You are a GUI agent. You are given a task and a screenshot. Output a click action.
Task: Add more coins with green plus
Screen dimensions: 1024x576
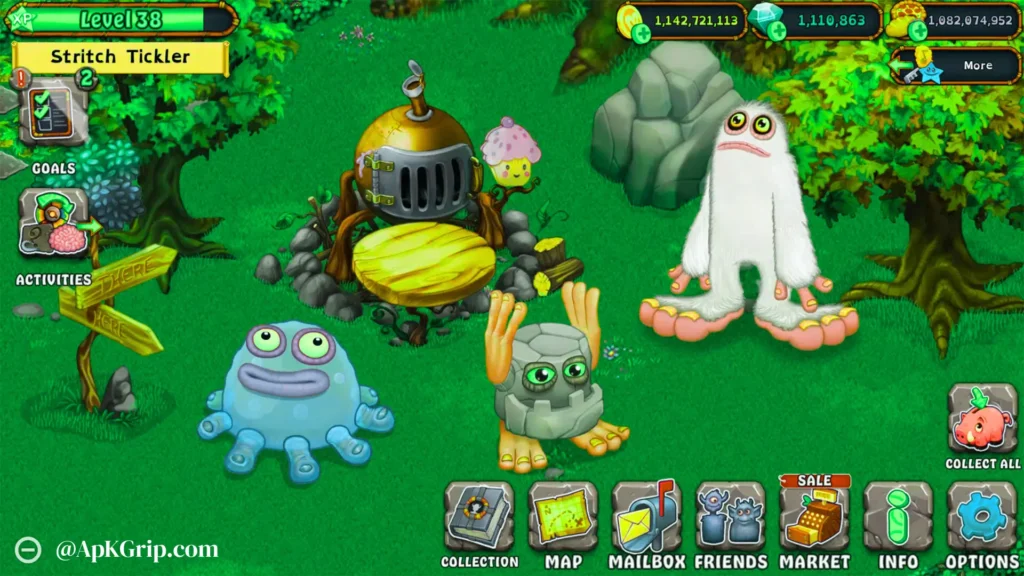(641, 34)
